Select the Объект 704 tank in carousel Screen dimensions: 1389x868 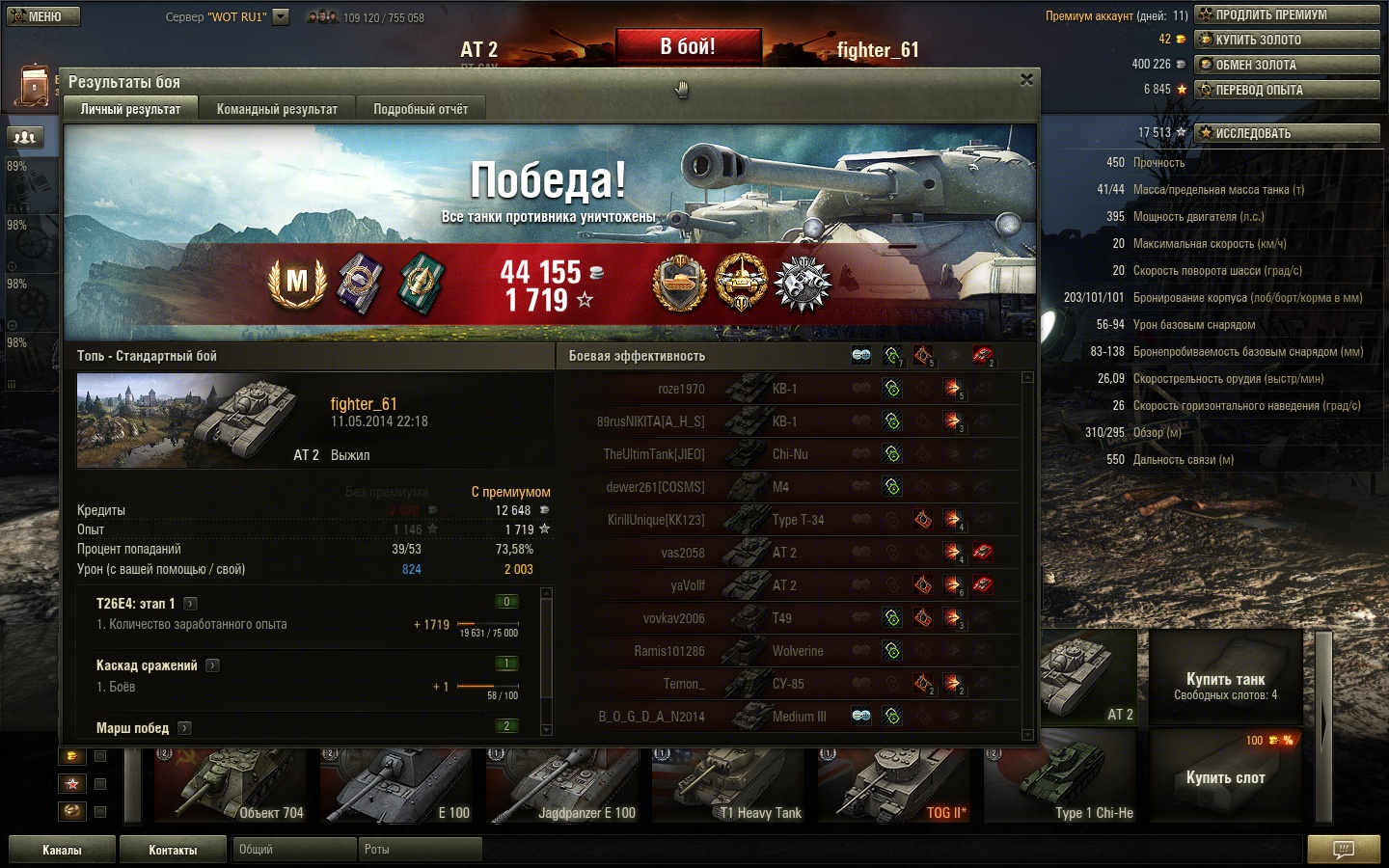(231, 786)
